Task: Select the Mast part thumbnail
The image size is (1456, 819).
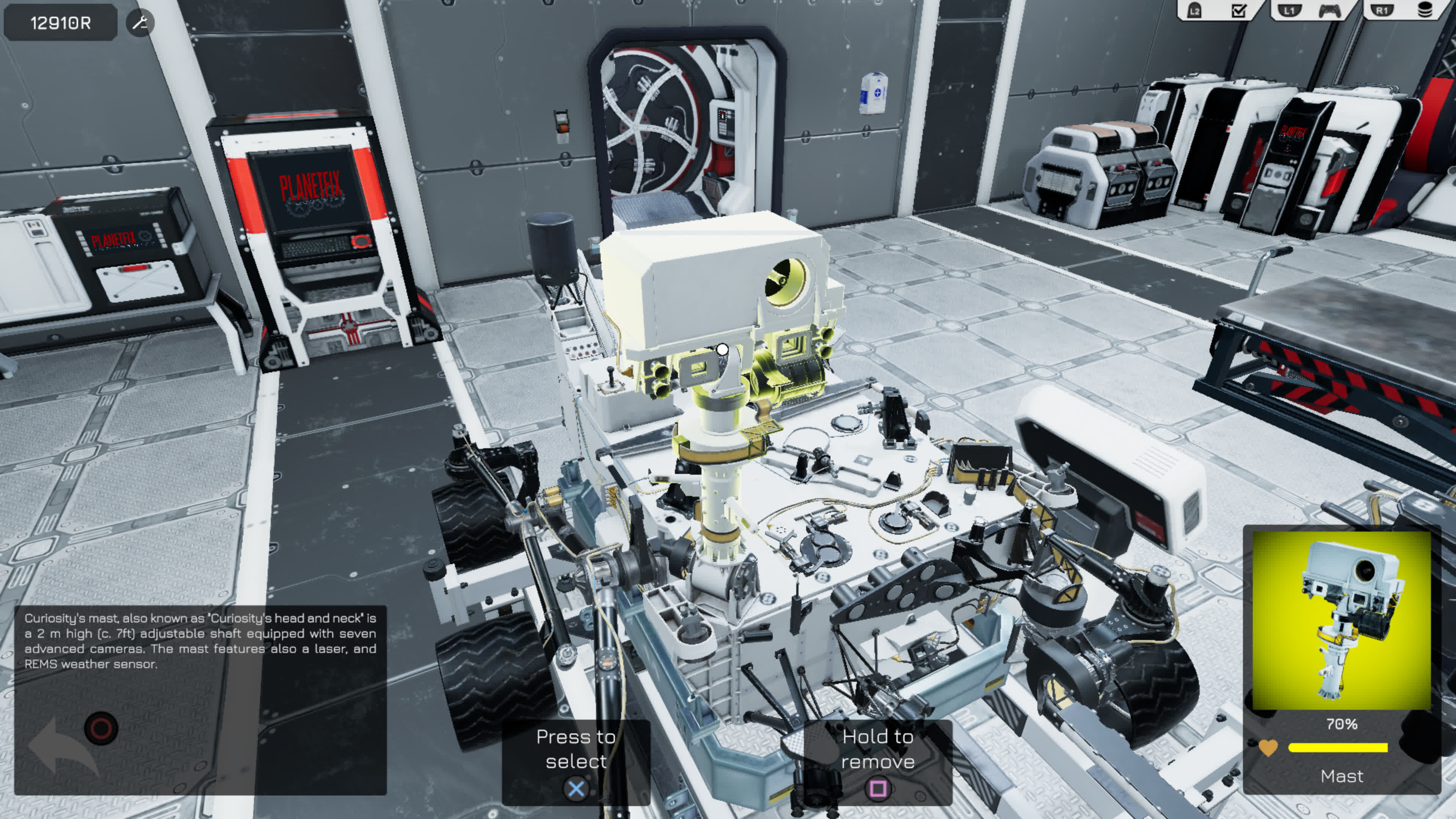Action: (x=1341, y=620)
